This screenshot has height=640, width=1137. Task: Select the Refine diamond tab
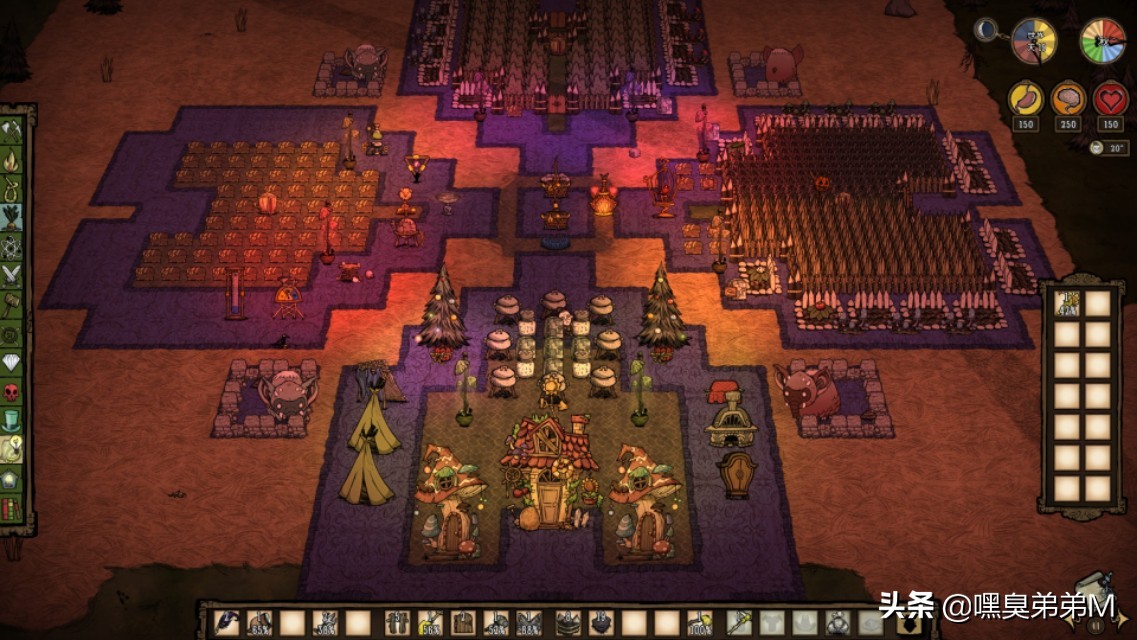pos(13,363)
